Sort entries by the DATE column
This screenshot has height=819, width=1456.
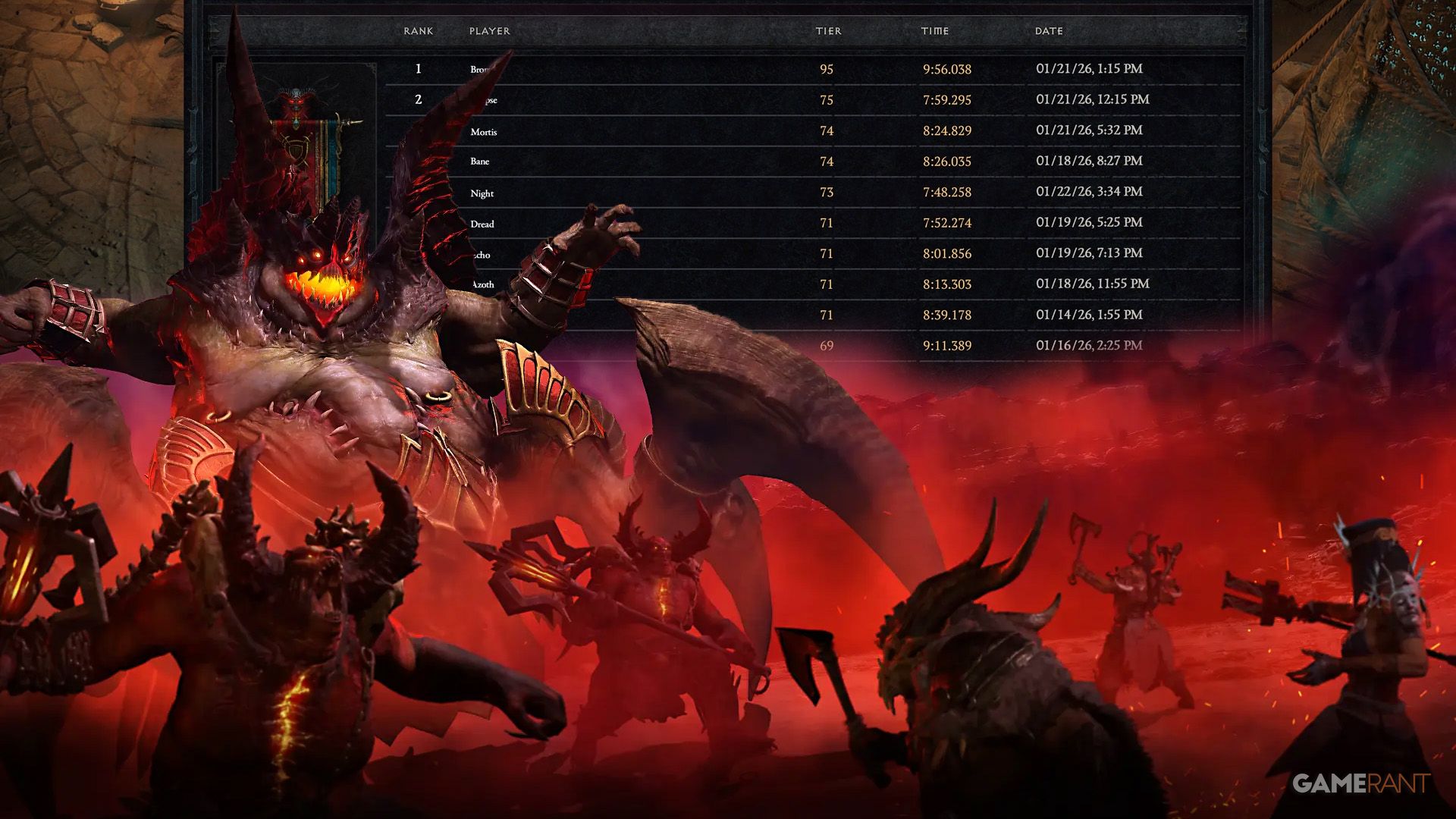(1050, 31)
